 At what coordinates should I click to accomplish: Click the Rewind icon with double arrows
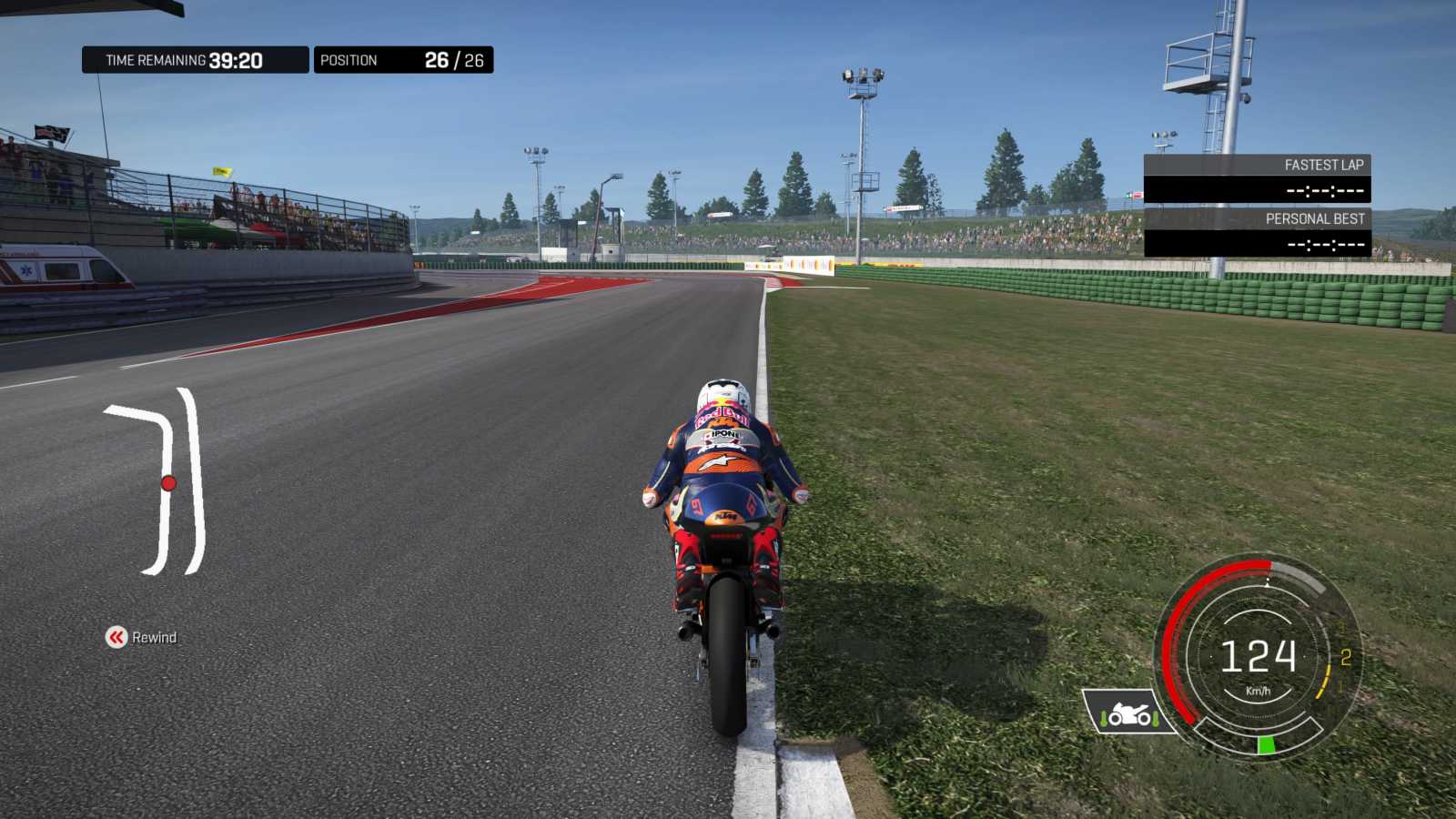(x=116, y=638)
